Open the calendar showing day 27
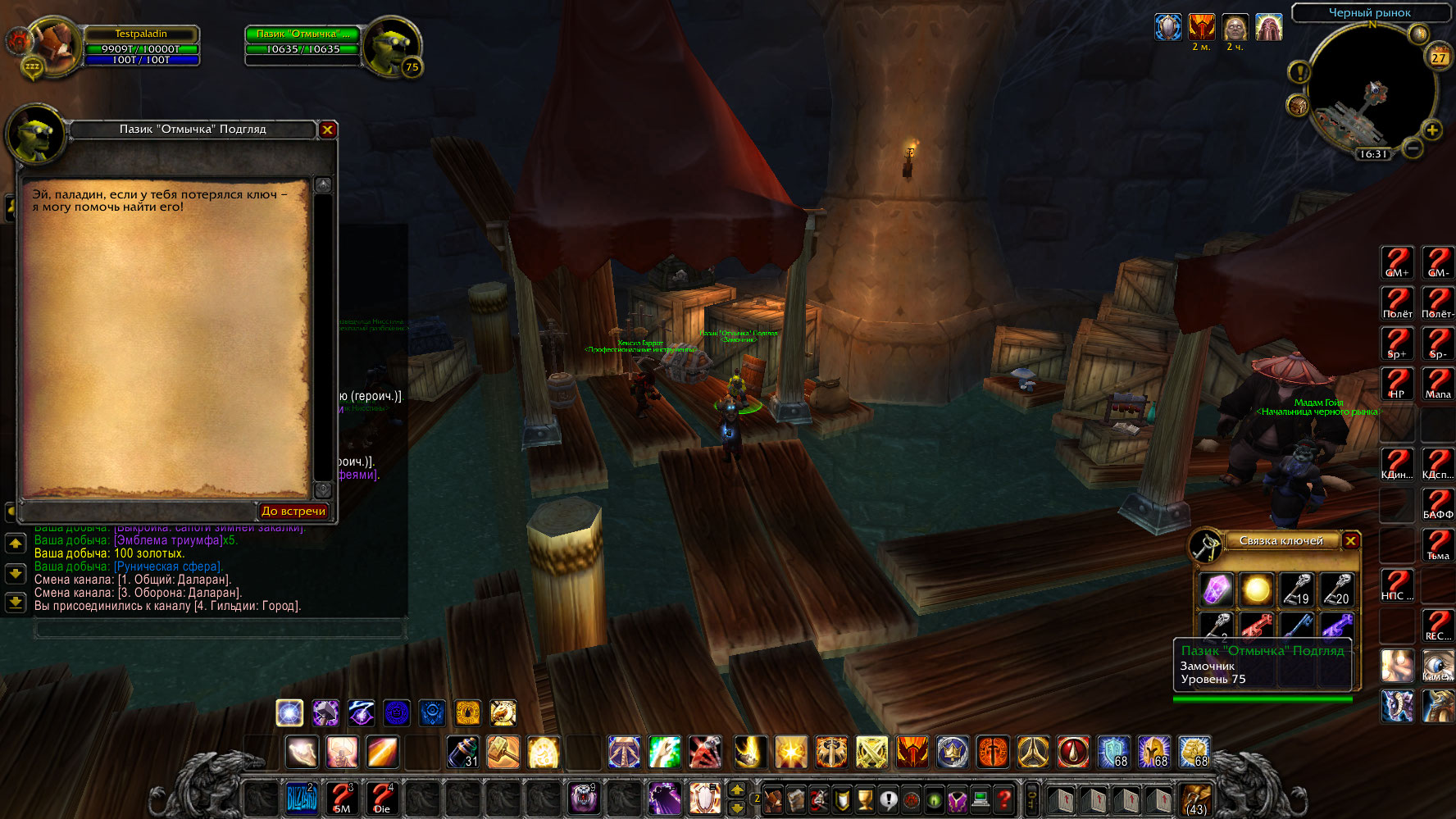Image resolution: width=1456 pixels, height=819 pixels. pos(1439,57)
